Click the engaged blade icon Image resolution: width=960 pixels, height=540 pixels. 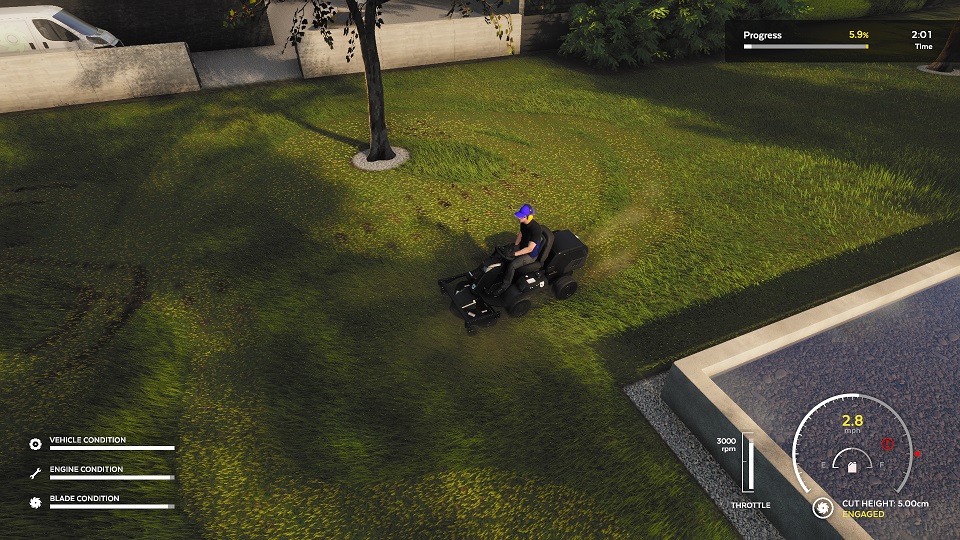coord(823,508)
